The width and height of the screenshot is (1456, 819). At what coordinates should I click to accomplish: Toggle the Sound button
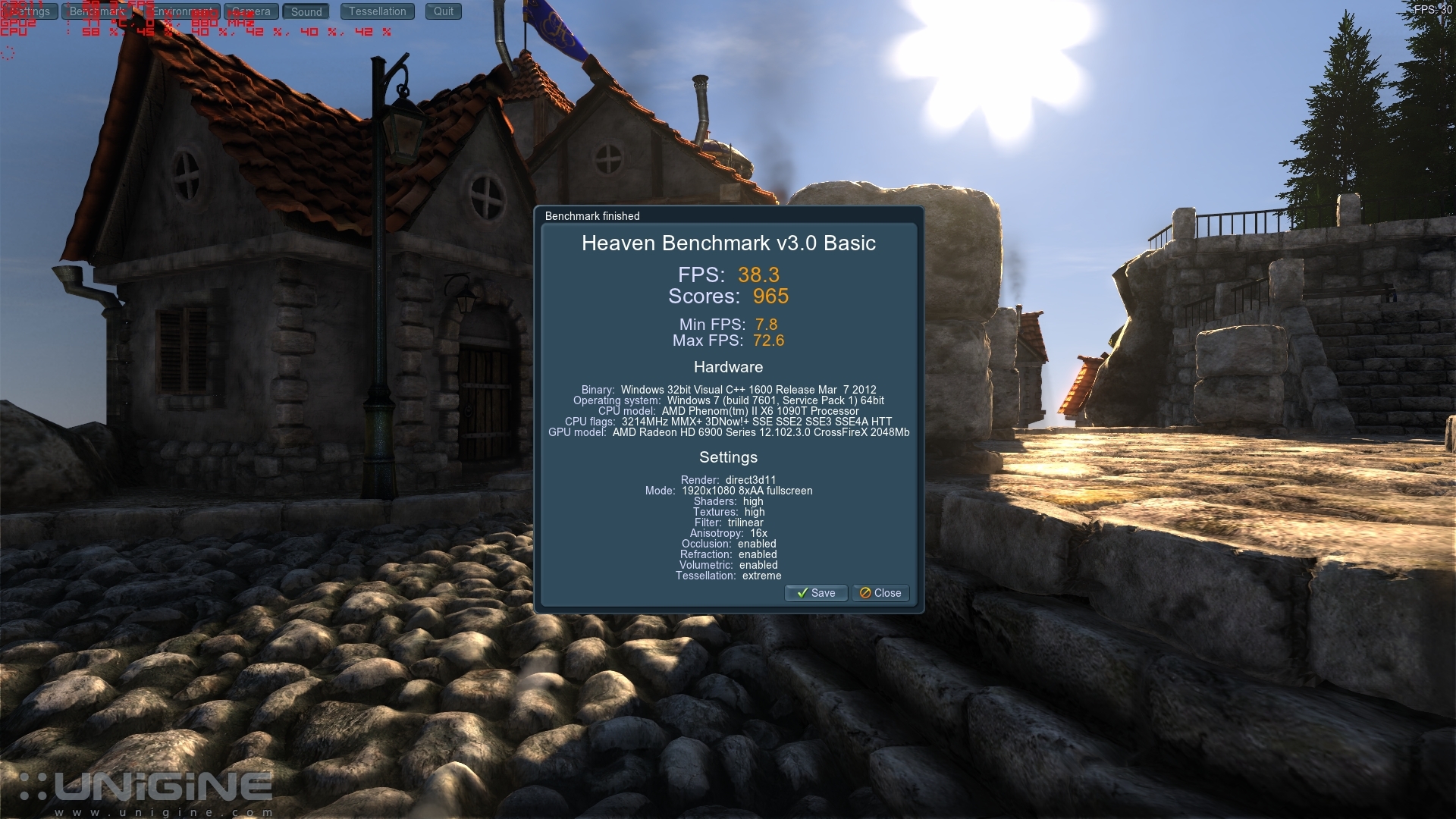[306, 11]
